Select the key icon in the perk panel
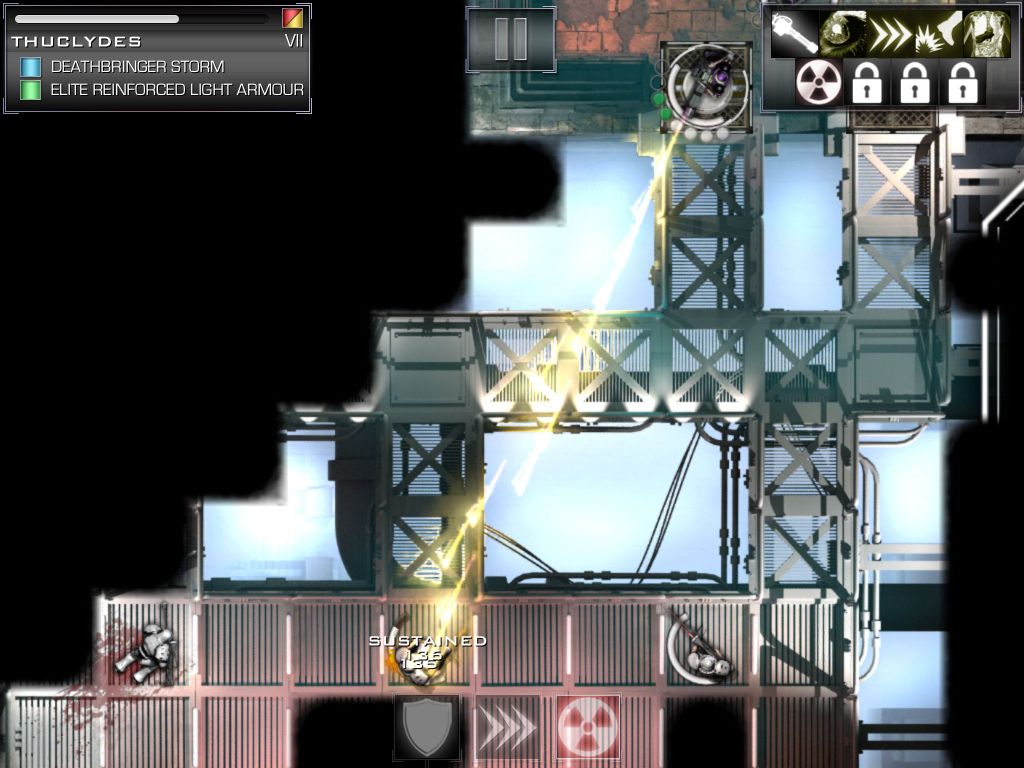Viewport: 1024px width, 768px height. pyautogui.click(x=795, y=34)
